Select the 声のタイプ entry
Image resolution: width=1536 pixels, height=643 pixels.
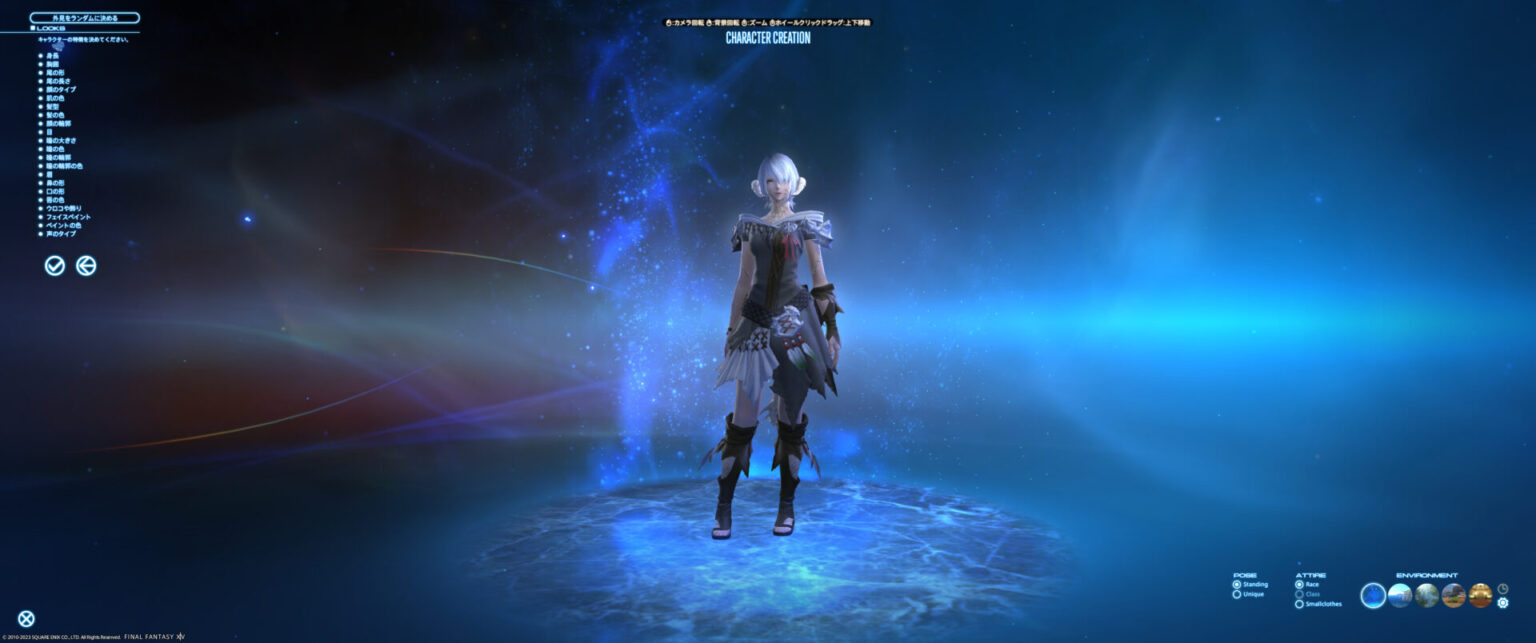(60, 233)
